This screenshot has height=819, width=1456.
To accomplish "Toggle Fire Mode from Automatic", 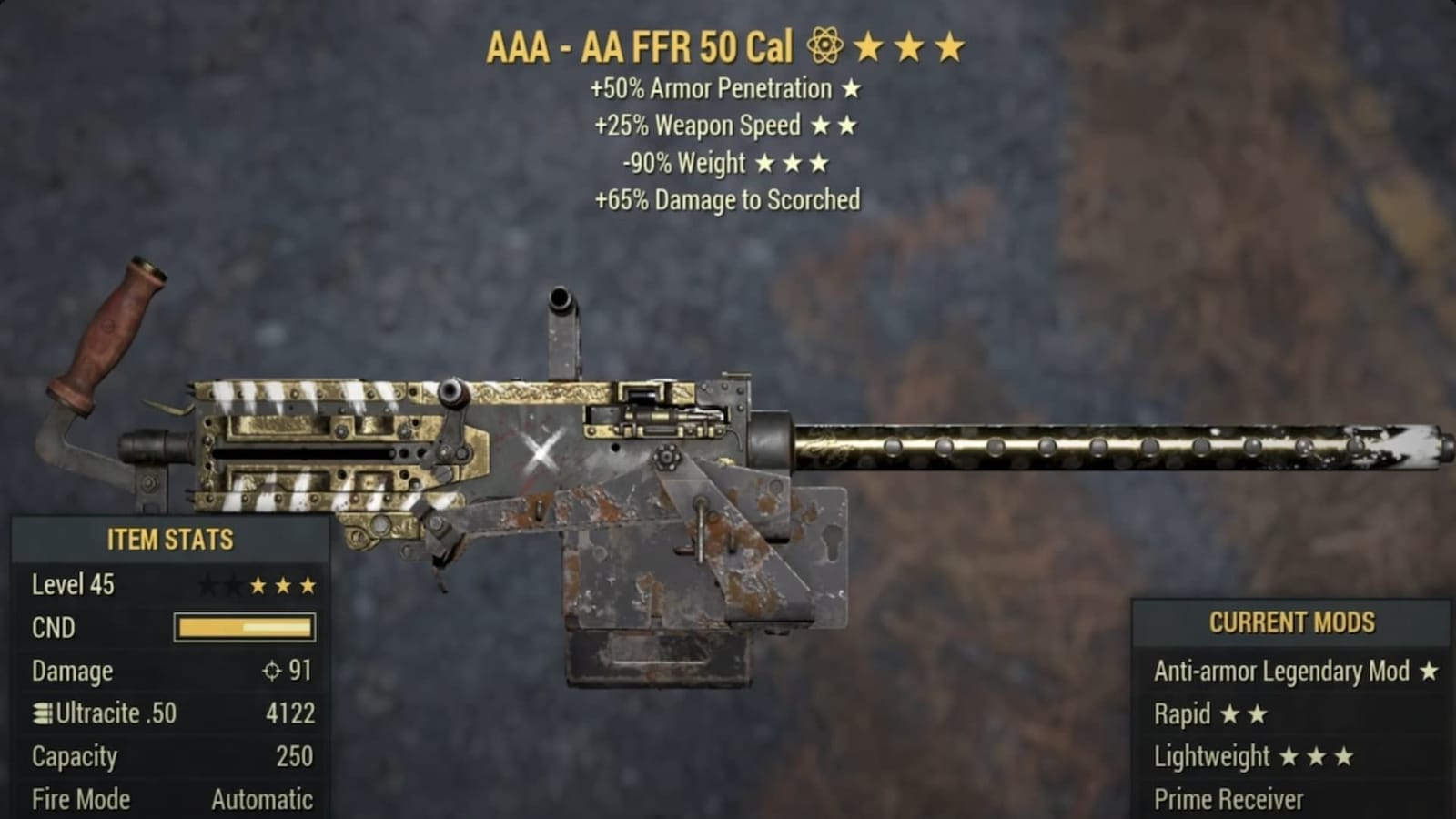I will pyautogui.click(x=259, y=799).
